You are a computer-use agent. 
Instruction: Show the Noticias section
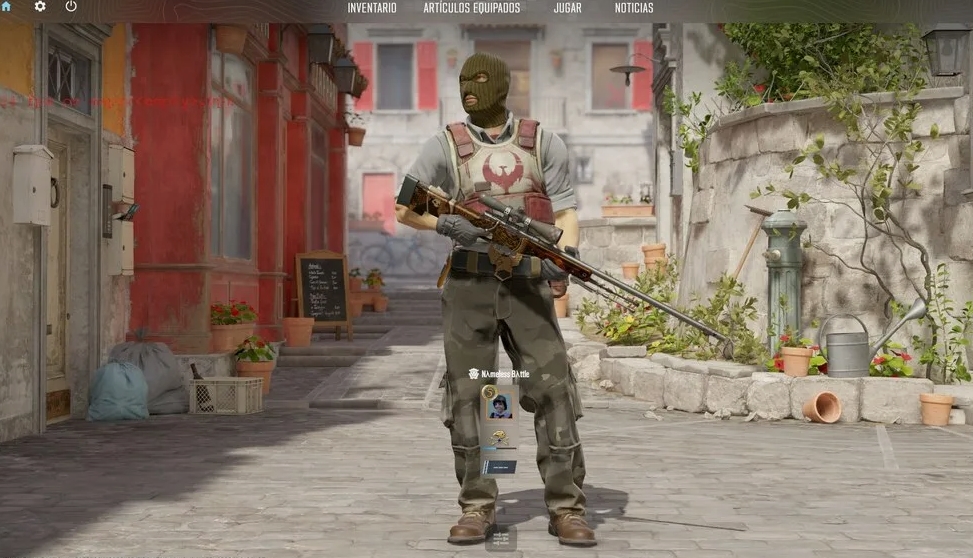tap(634, 8)
